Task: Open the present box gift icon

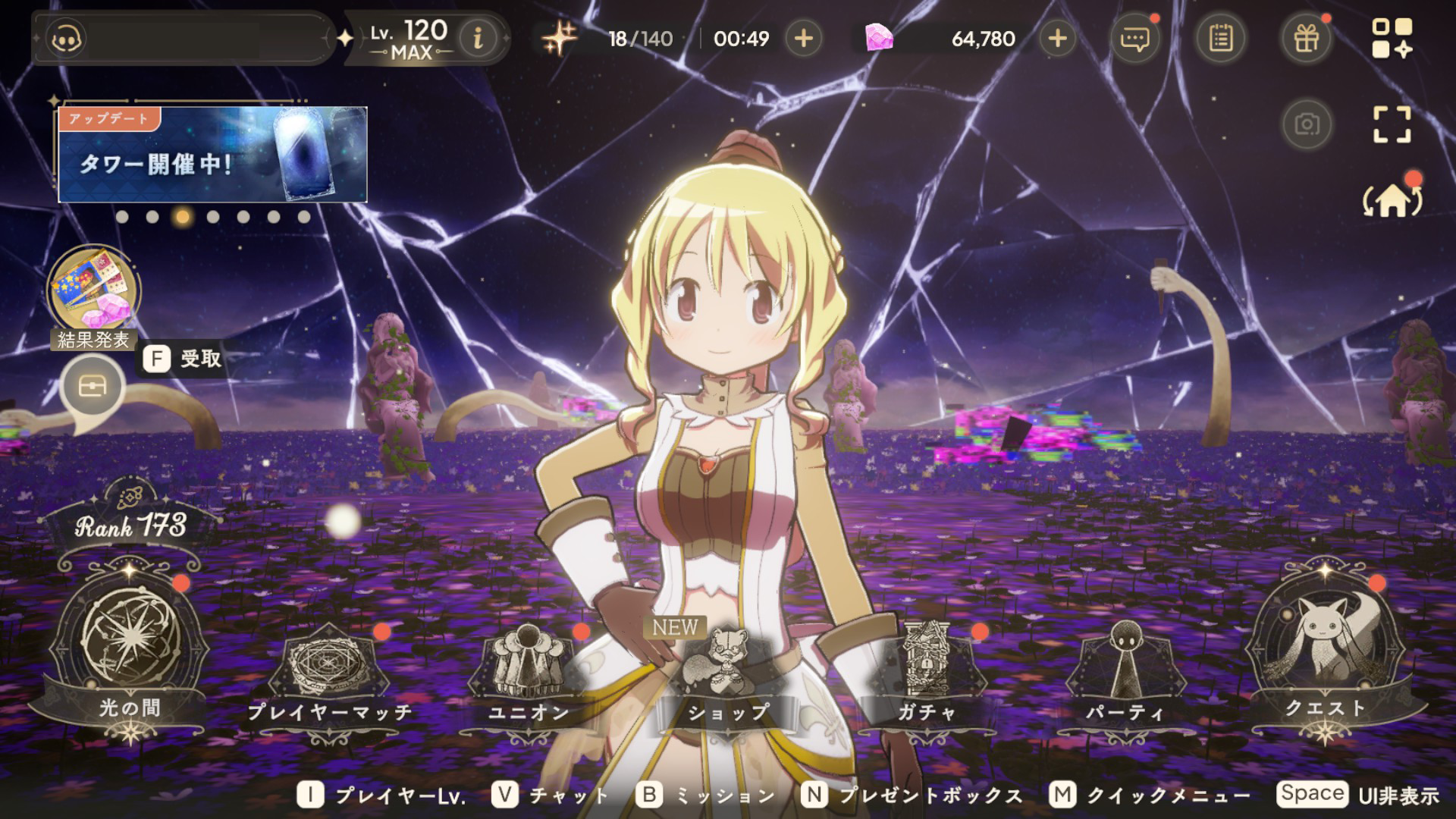Action: click(x=1306, y=38)
